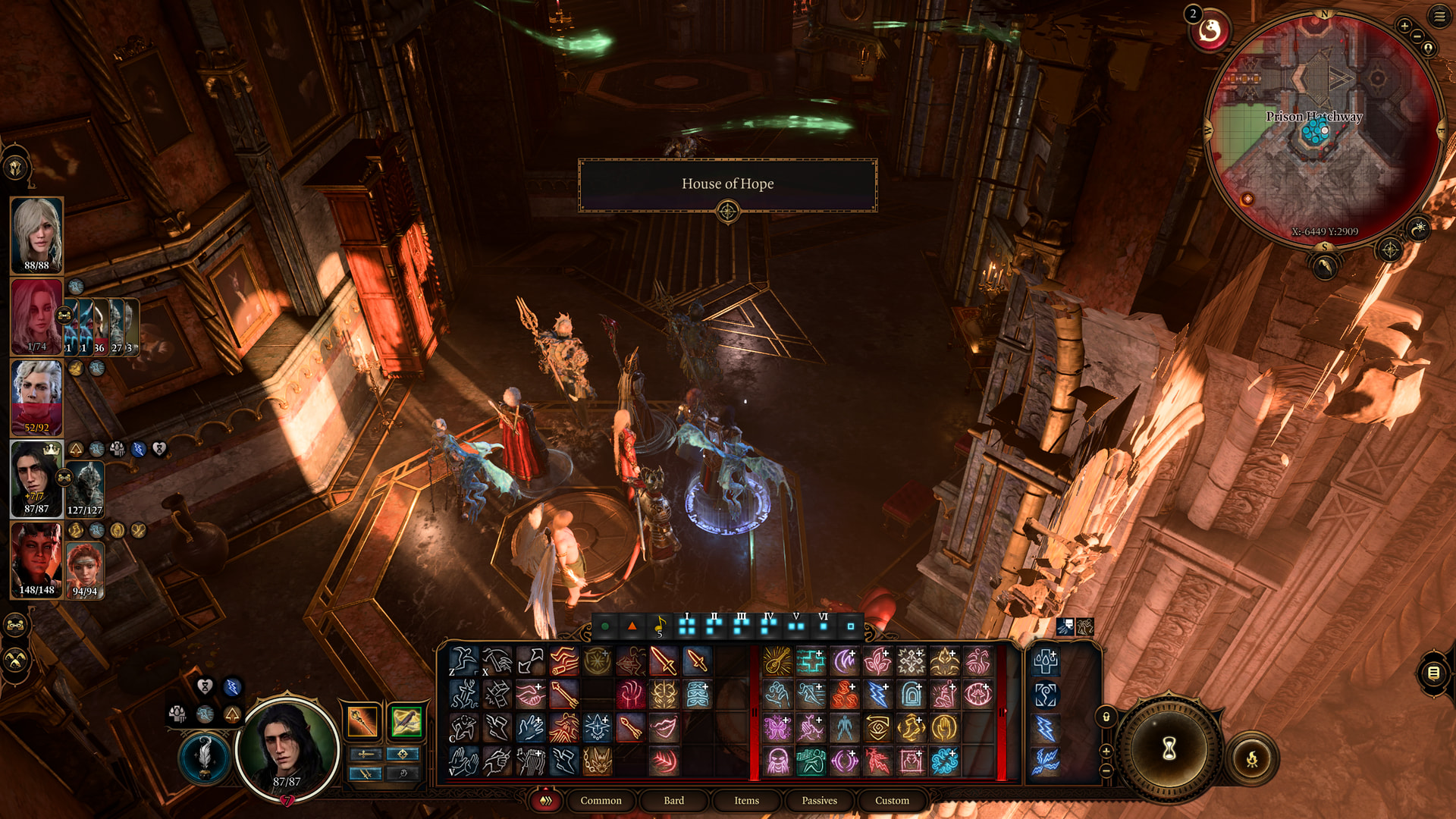Open the hamburger game menu
The width and height of the screenshot is (1456, 819).
point(1439,16)
